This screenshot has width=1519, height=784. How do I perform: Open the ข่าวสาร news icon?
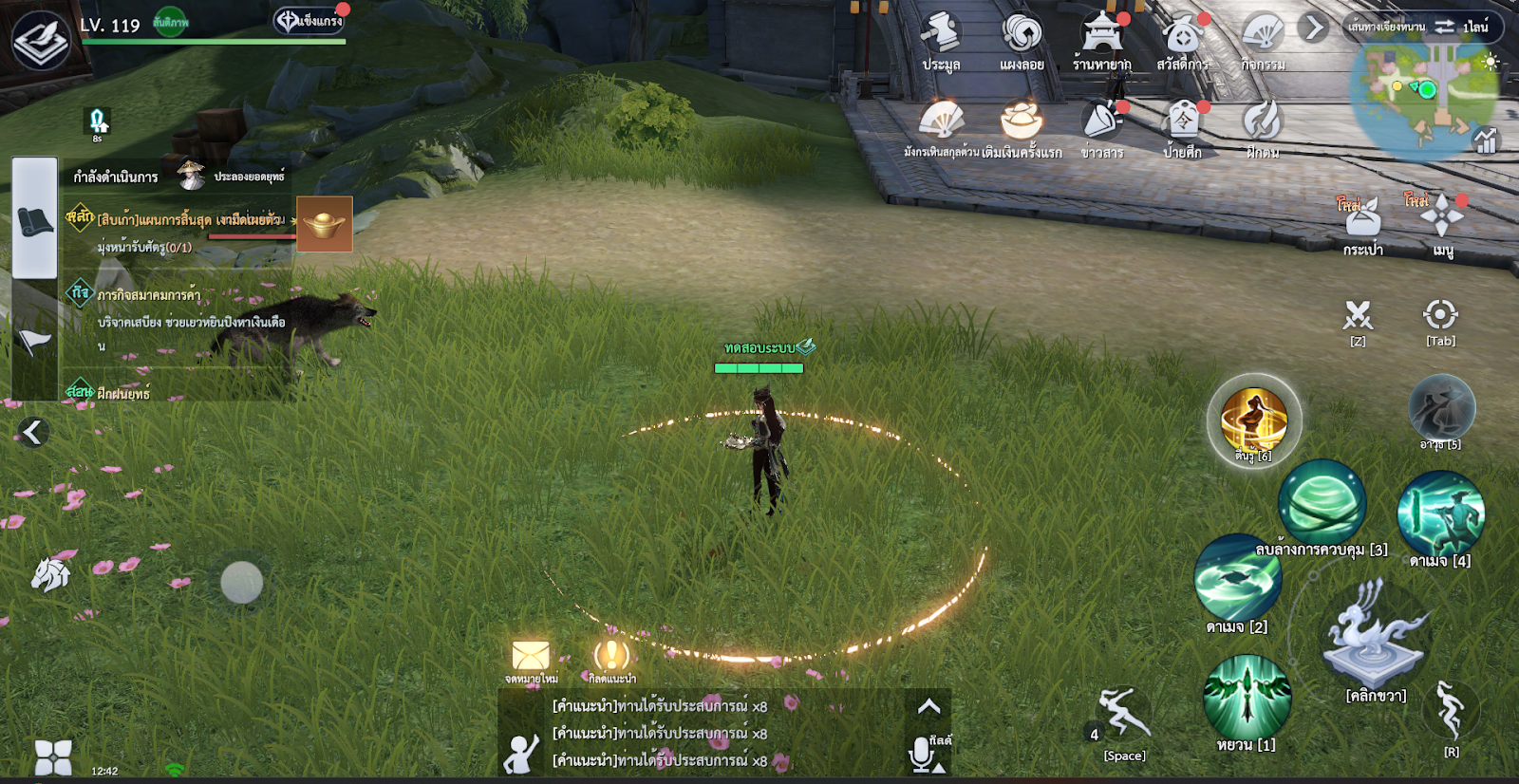pos(1102,123)
